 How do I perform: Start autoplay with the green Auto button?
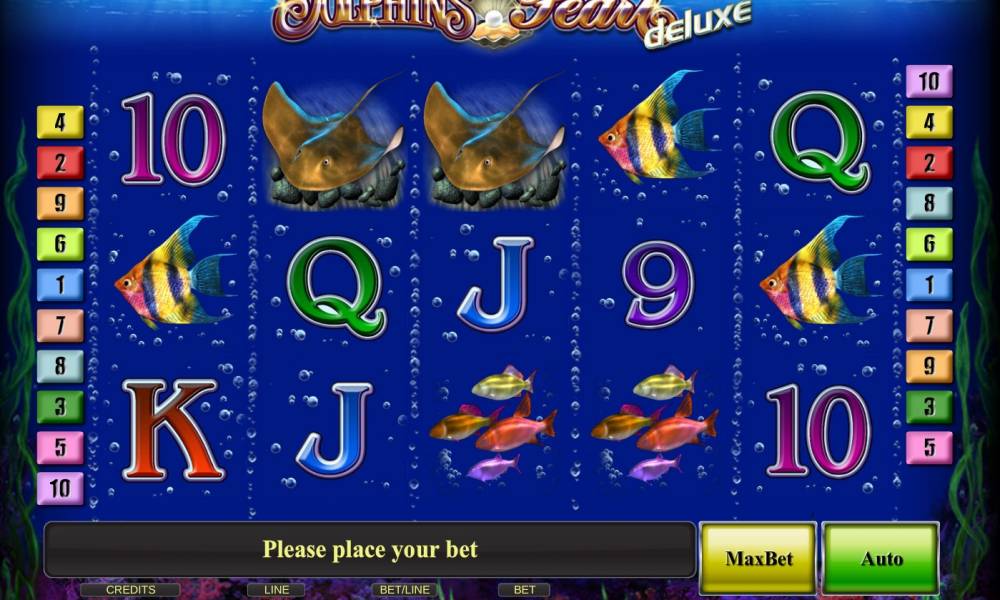tap(881, 558)
